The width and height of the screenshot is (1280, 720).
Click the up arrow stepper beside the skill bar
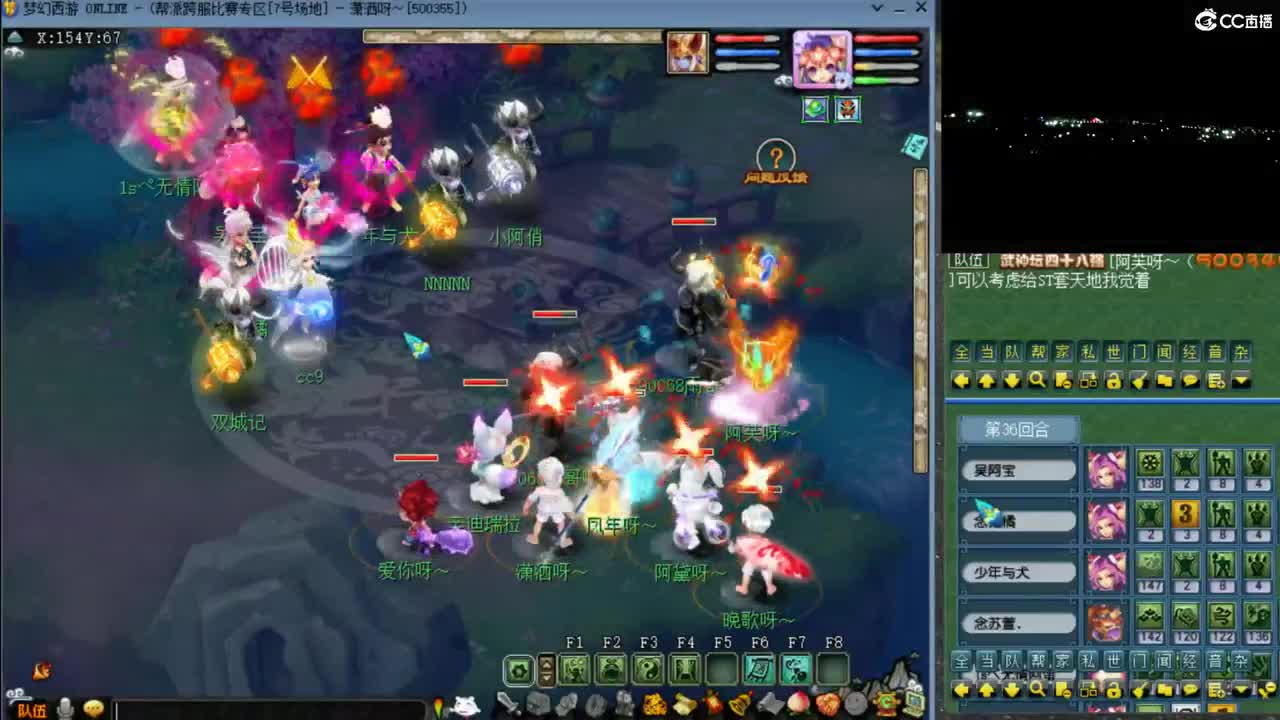point(545,663)
